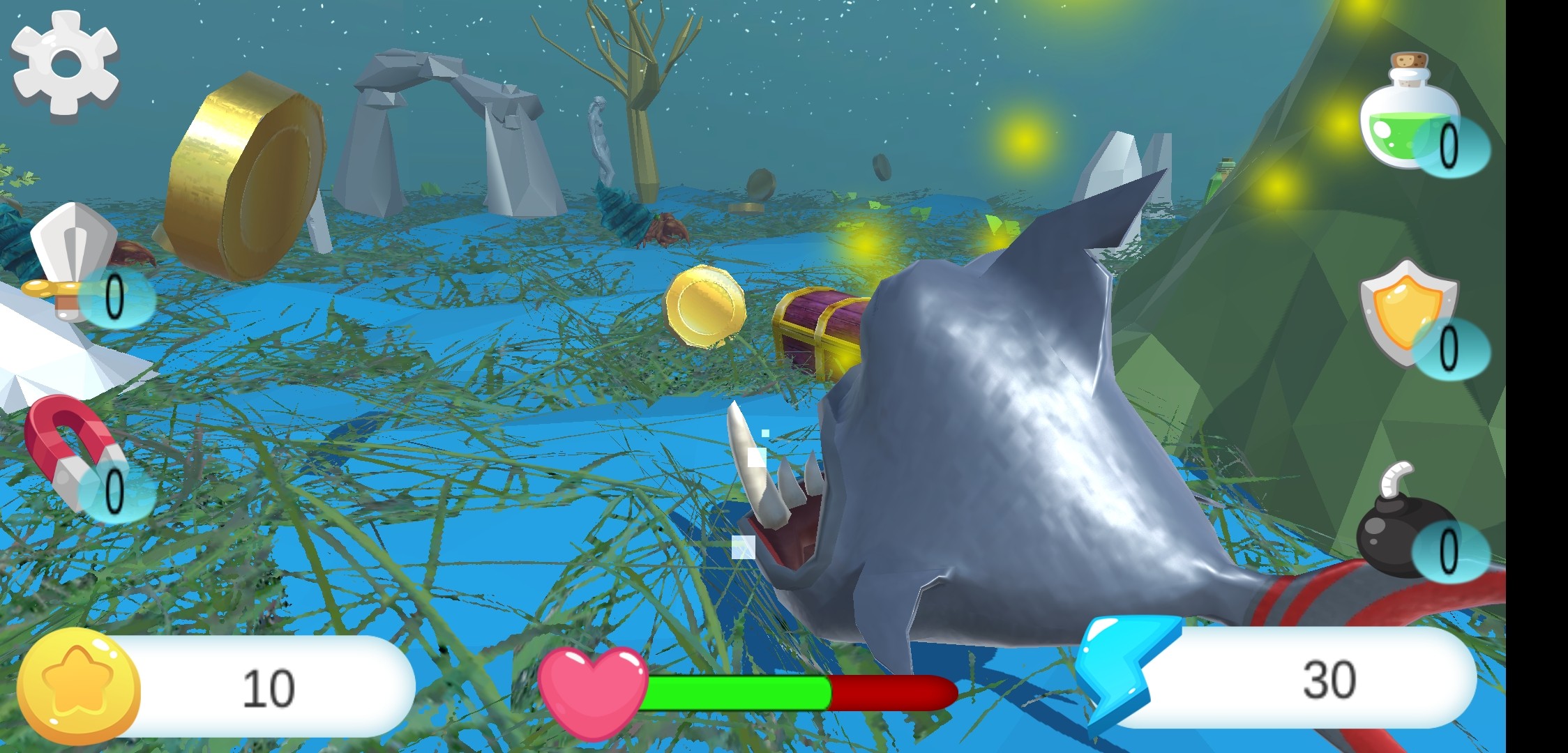Tap the sword's counter showing zero

tap(115, 296)
